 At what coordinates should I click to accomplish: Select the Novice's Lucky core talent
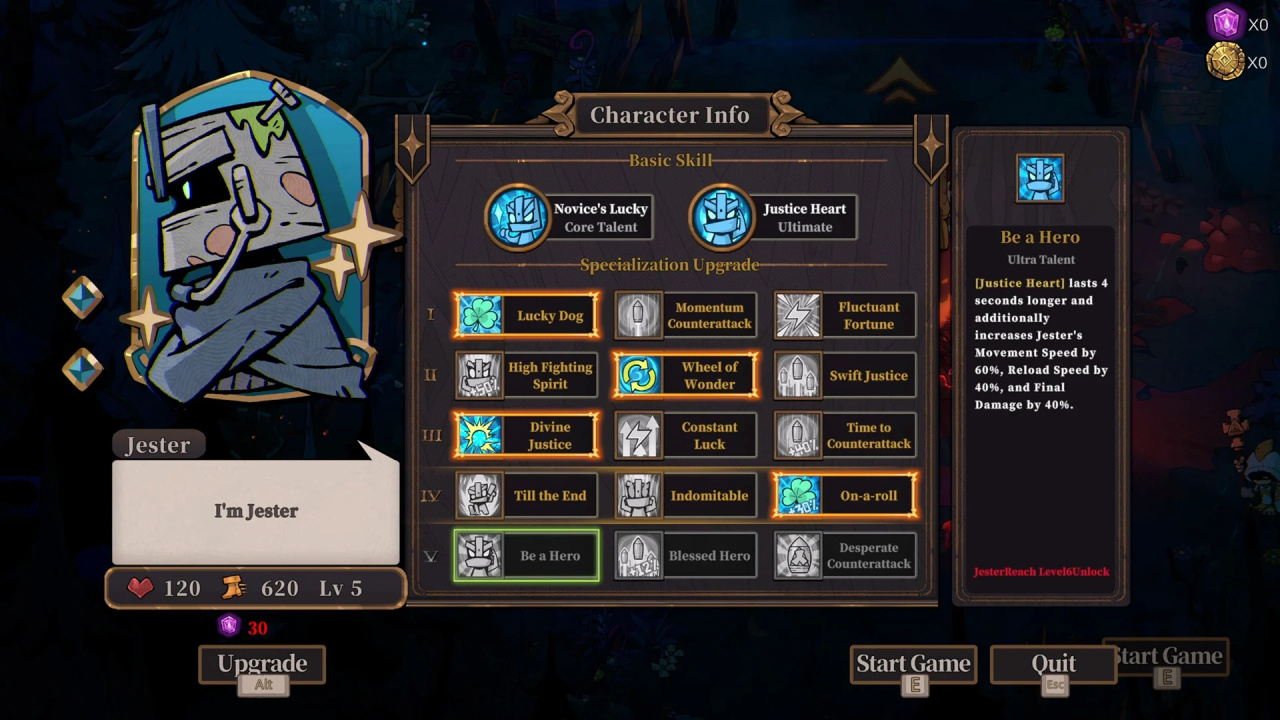point(570,217)
